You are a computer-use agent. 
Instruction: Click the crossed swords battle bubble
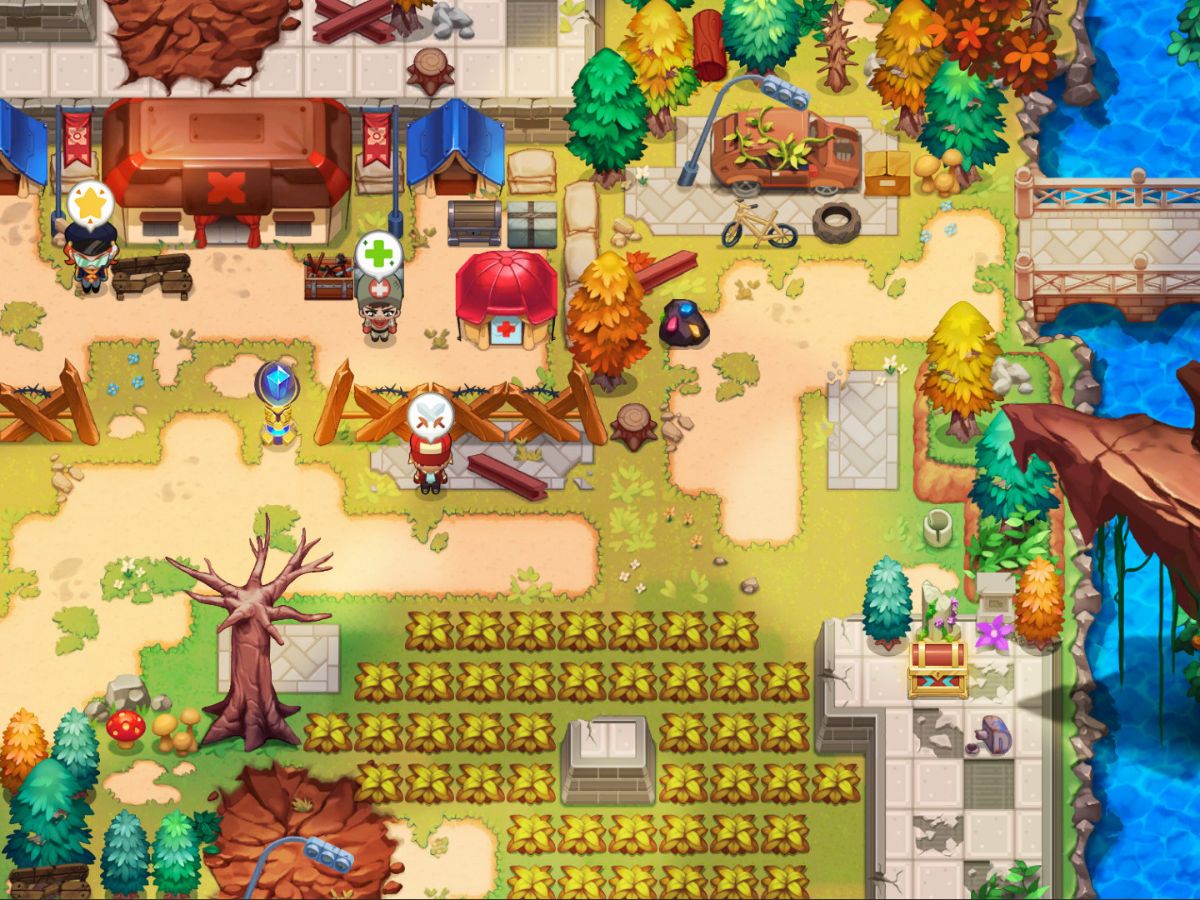pos(431,414)
